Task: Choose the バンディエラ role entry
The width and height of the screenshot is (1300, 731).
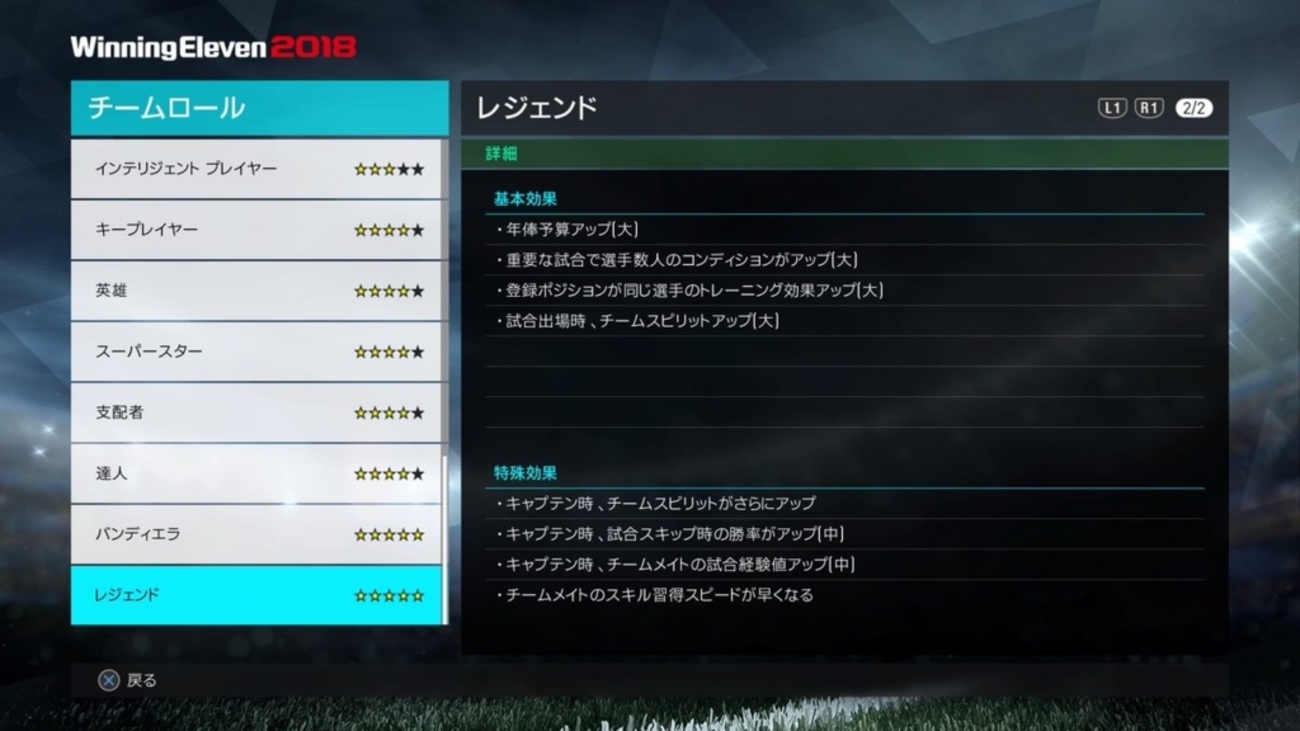Action: coord(258,535)
